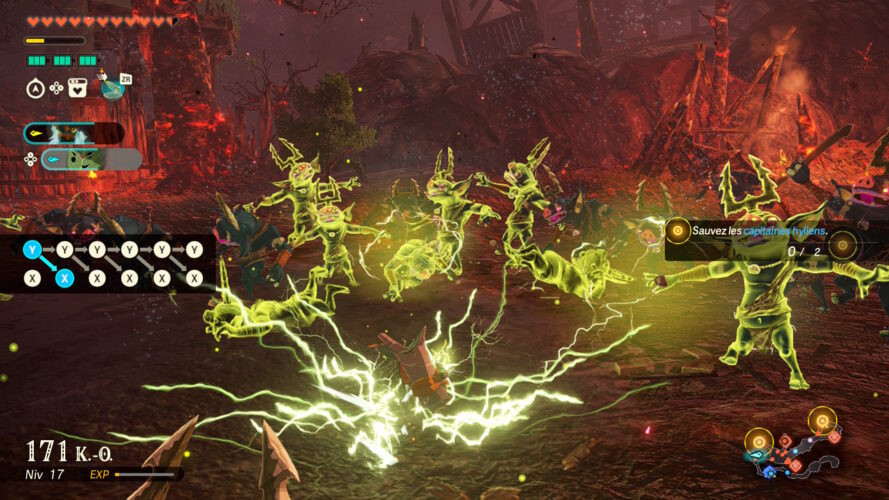This screenshot has width=889, height=500.
Task: Switch to the top character portrait bar
Action: 74,133
